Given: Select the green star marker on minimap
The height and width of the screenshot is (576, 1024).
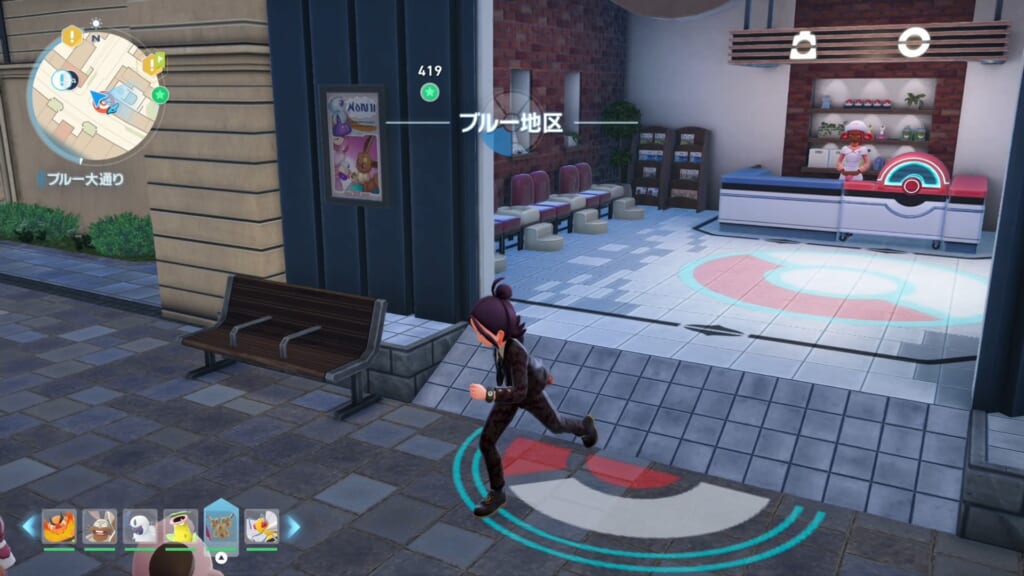Looking at the screenshot, I should 160,95.
